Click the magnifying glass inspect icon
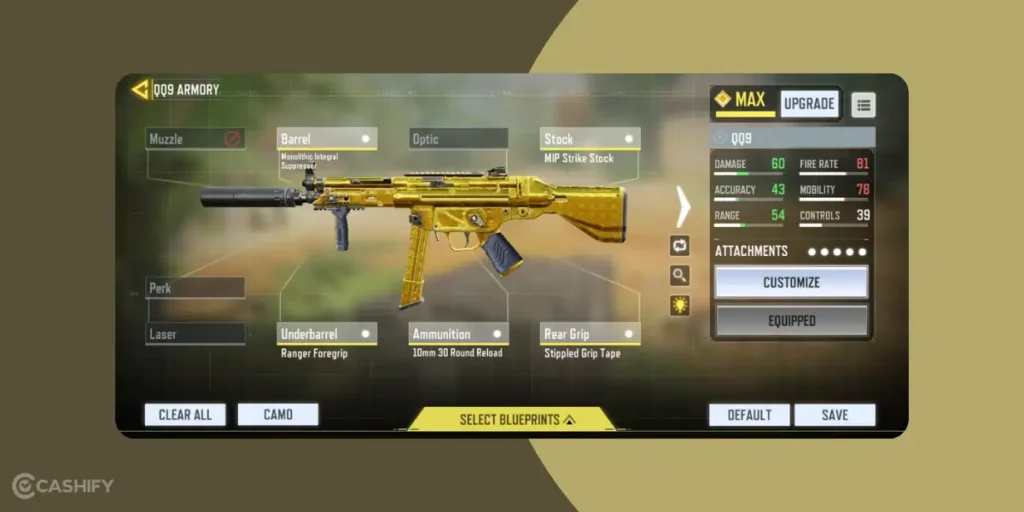The height and width of the screenshot is (512, 1024). point(680,276)
